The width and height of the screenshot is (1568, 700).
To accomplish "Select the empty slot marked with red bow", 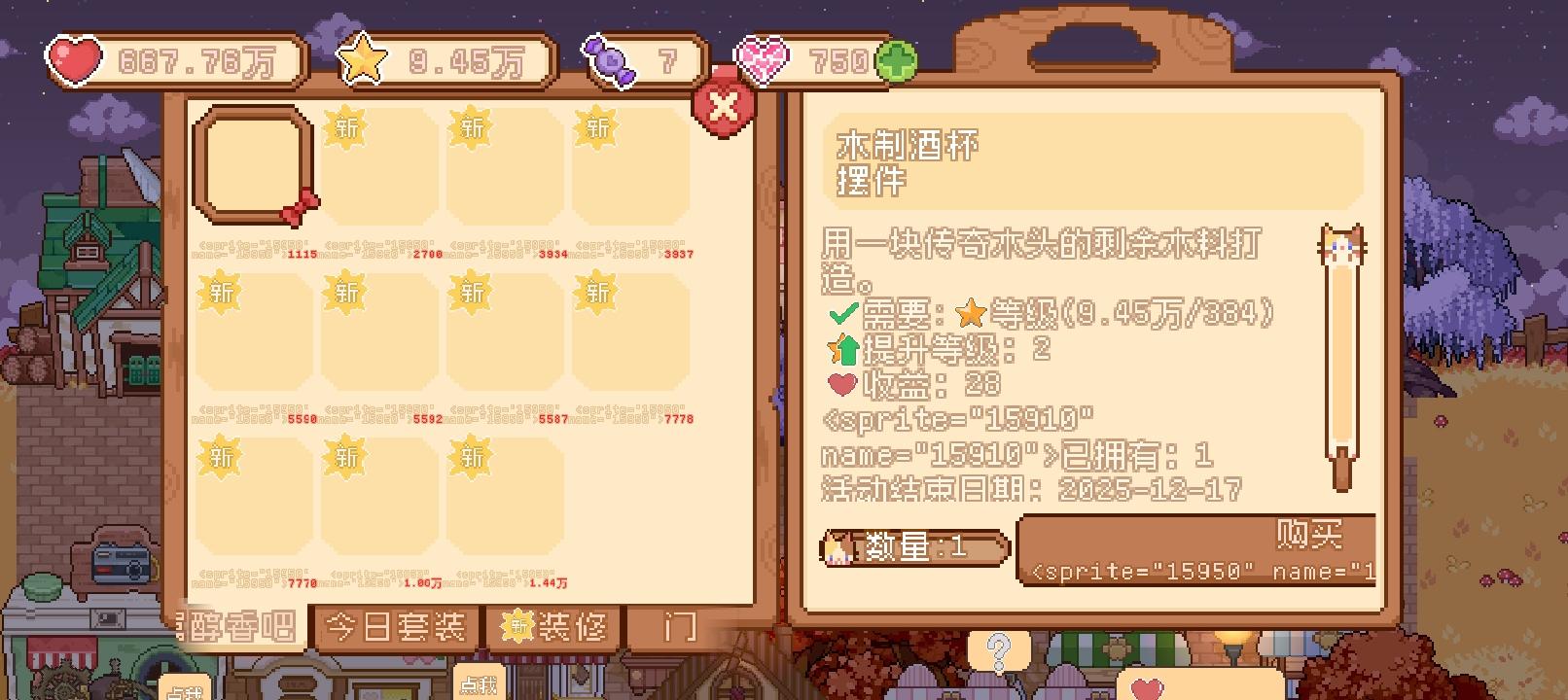I will [251, 167].
